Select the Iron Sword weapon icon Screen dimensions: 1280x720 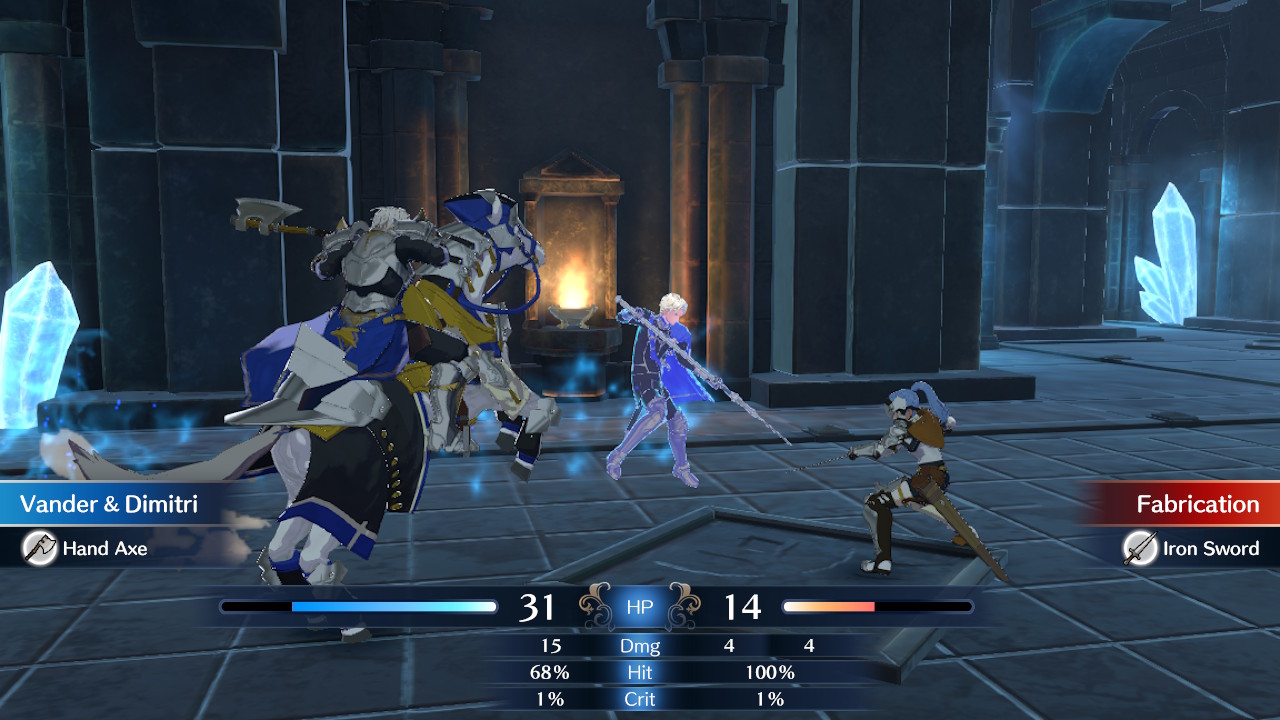point(1140,548)
